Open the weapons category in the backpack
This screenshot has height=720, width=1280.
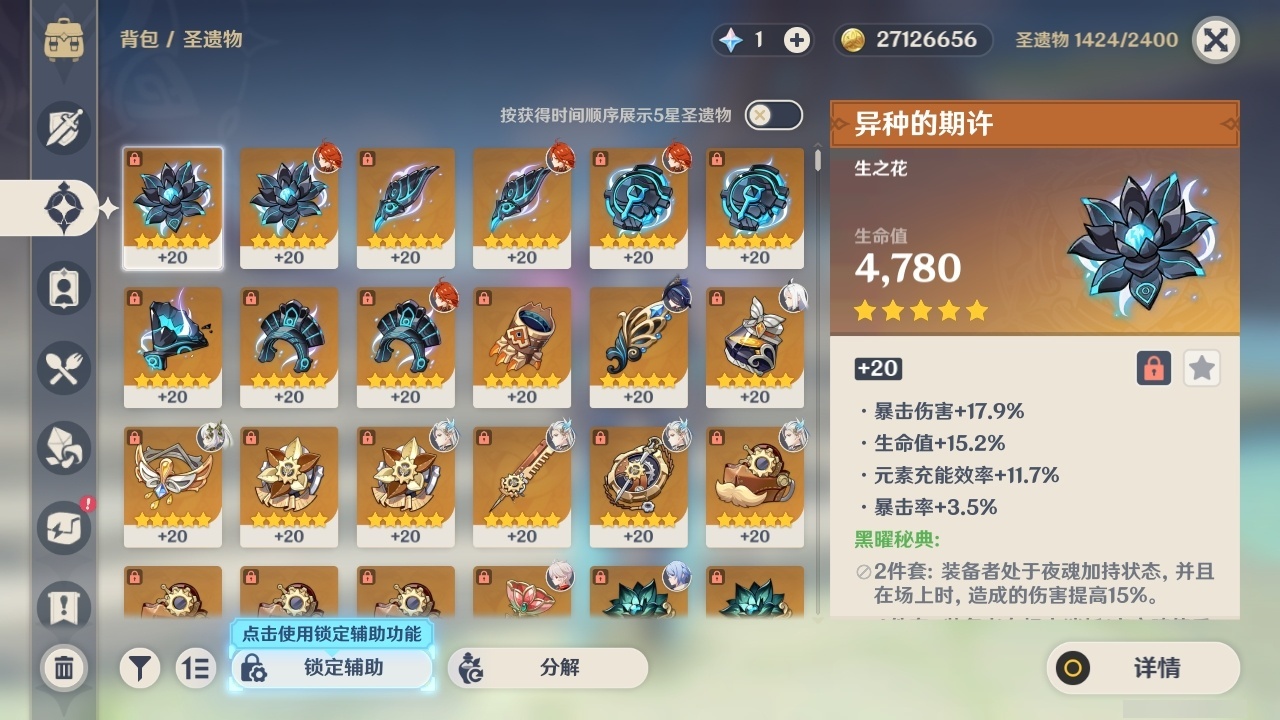62,128
